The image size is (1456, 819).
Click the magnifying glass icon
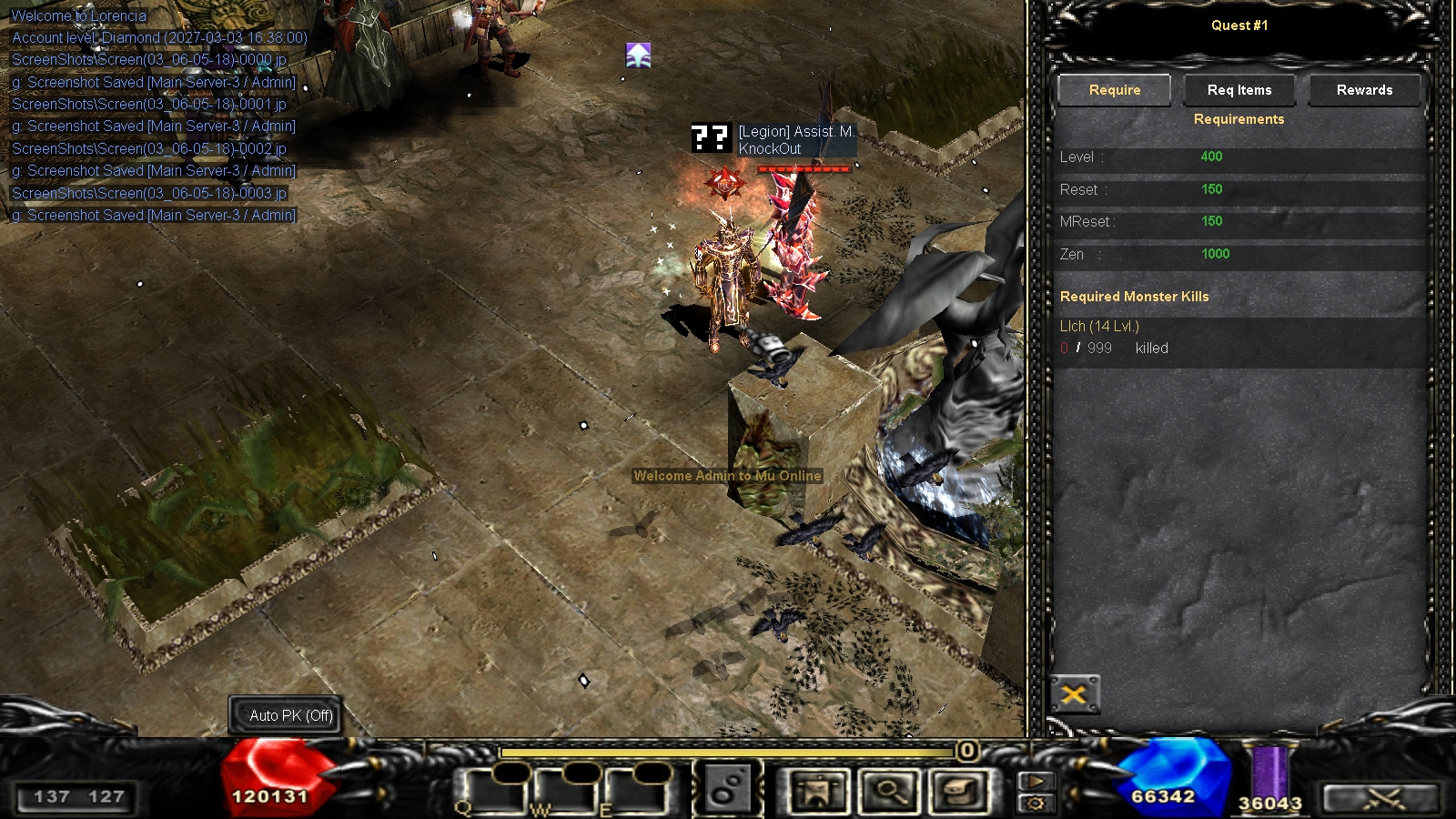coord(889,791)
